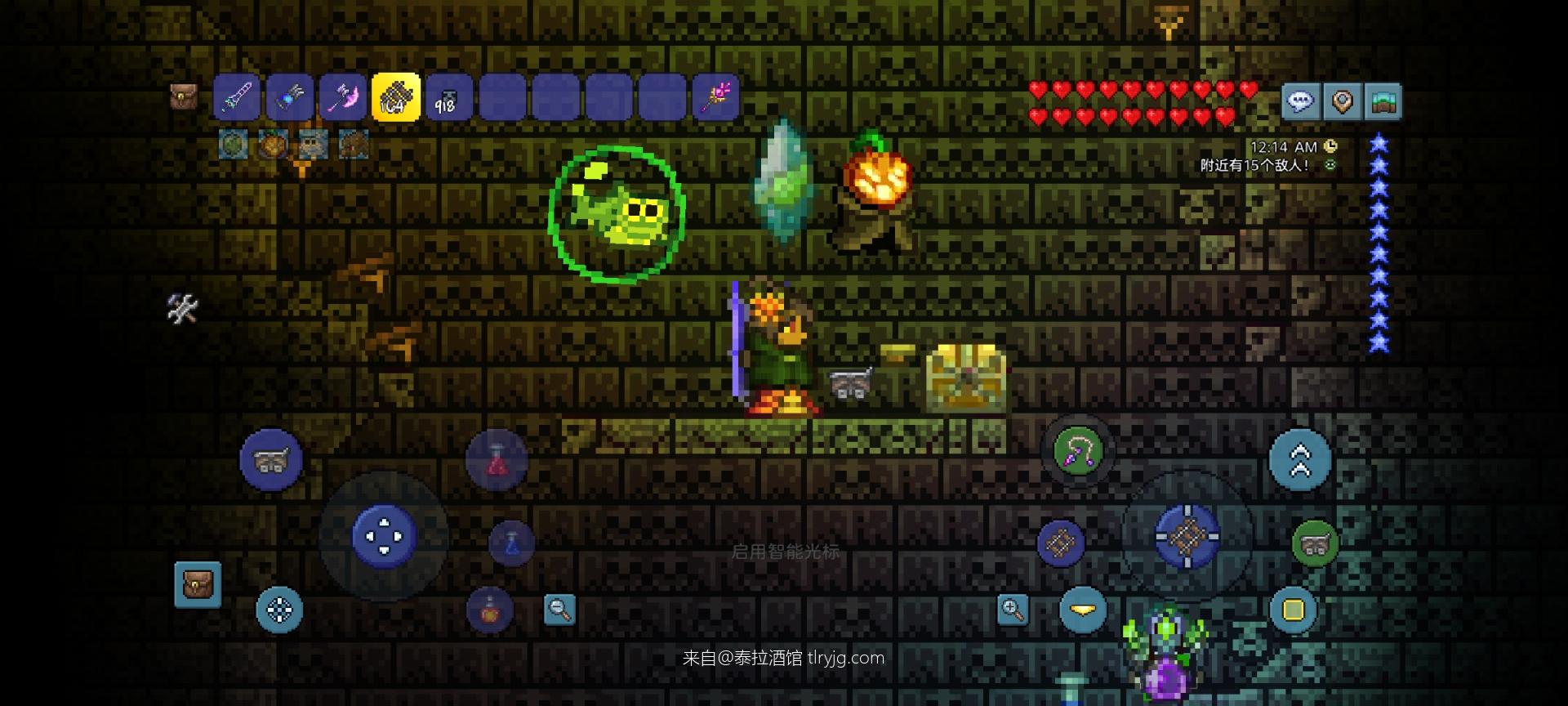Select the pink magic staff hotbar slot

pyautogui.click(x=715, y=99)
